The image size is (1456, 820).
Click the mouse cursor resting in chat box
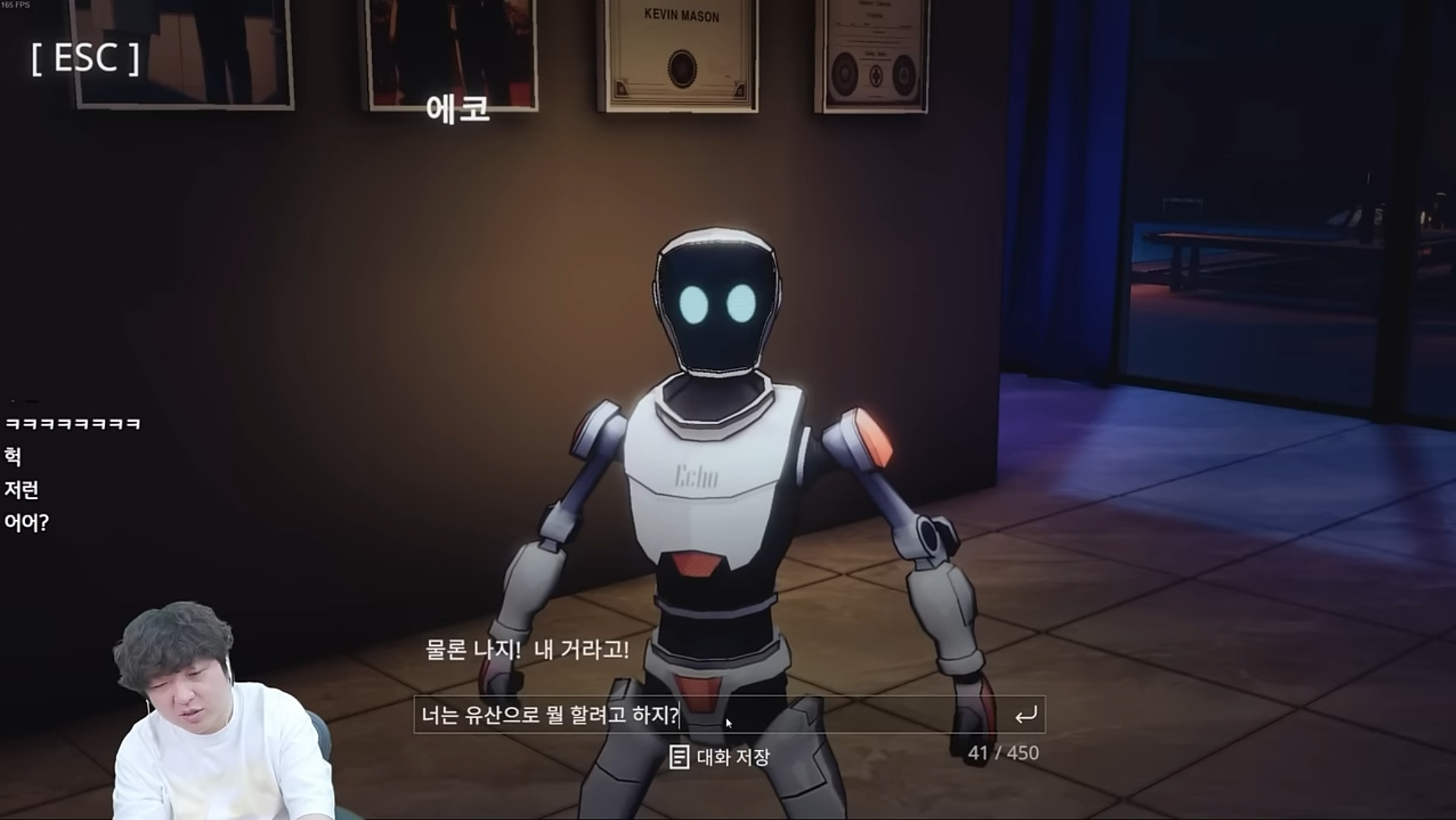728,722
